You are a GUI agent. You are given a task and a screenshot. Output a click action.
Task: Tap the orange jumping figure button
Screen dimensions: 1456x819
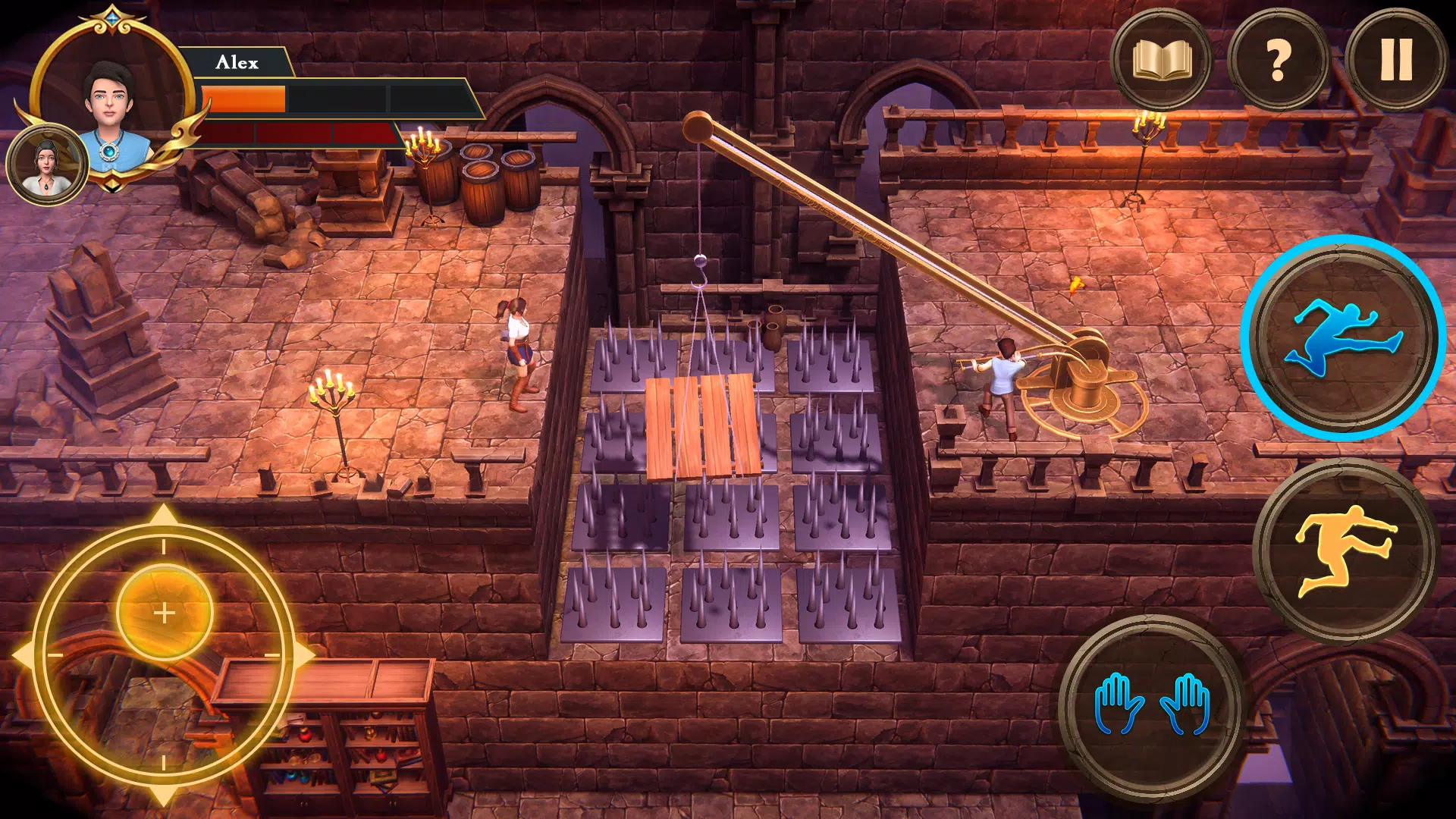tap(1343, 550)
